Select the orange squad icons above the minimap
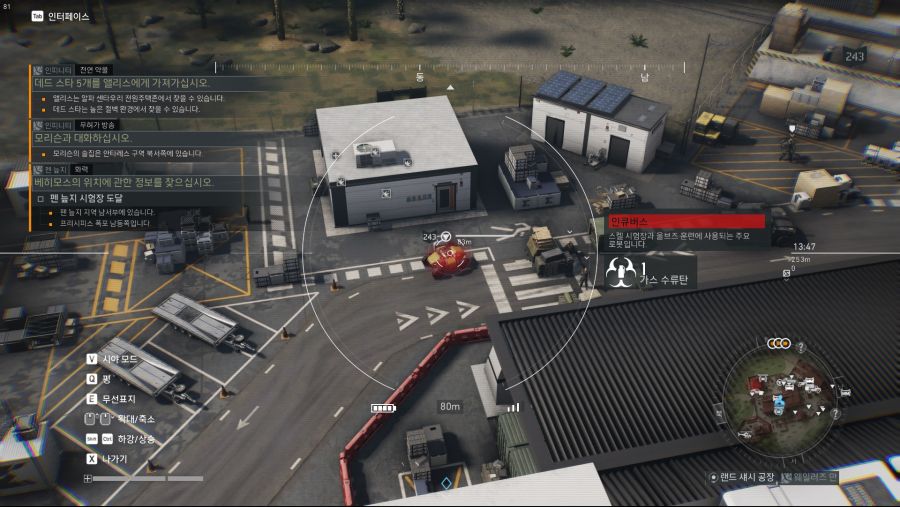Image resolution: width=900 pixels, height=507 pixels. [778, 343]
